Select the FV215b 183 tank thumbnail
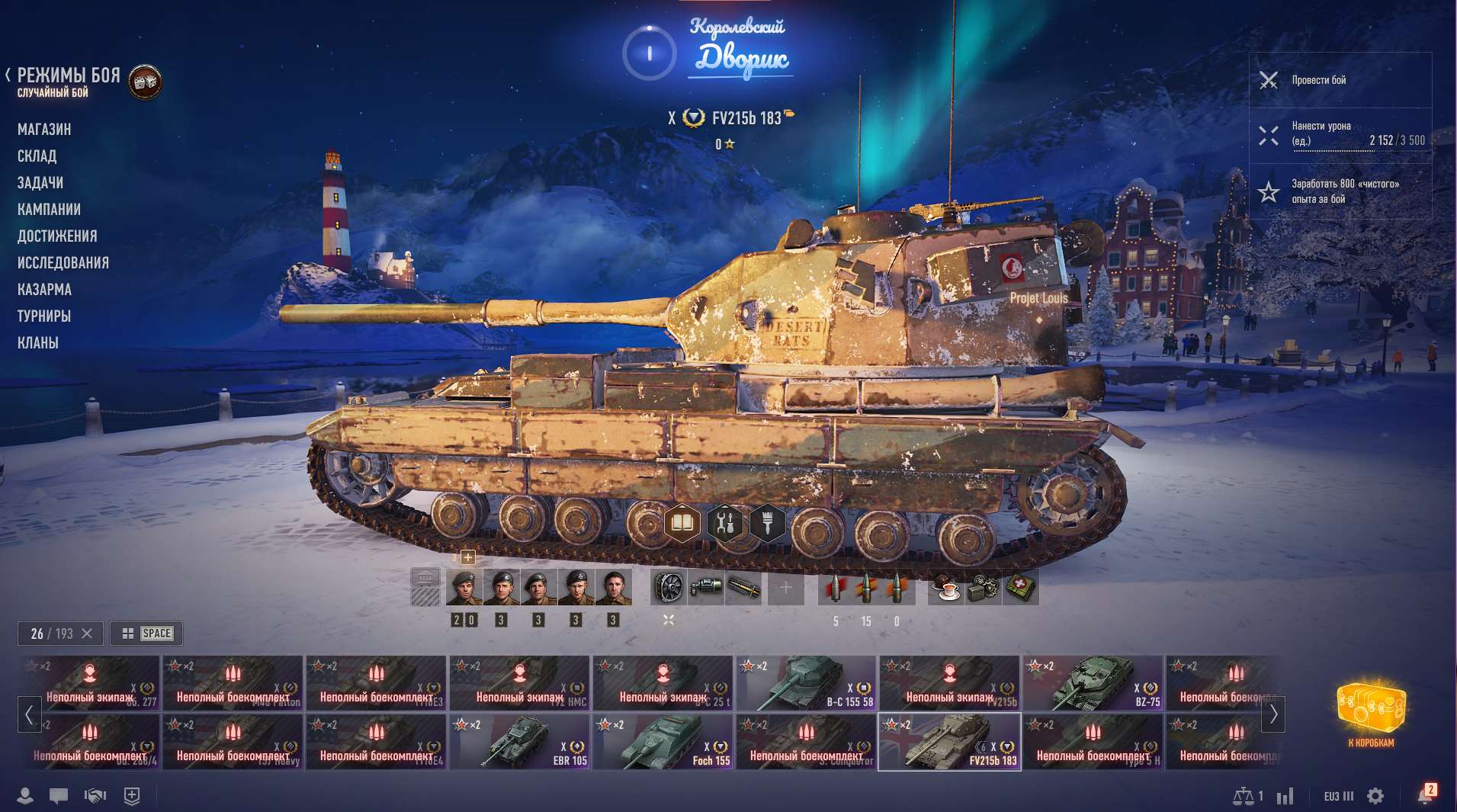This screenshot has width=1457, height=812. [x=950, y=741]
